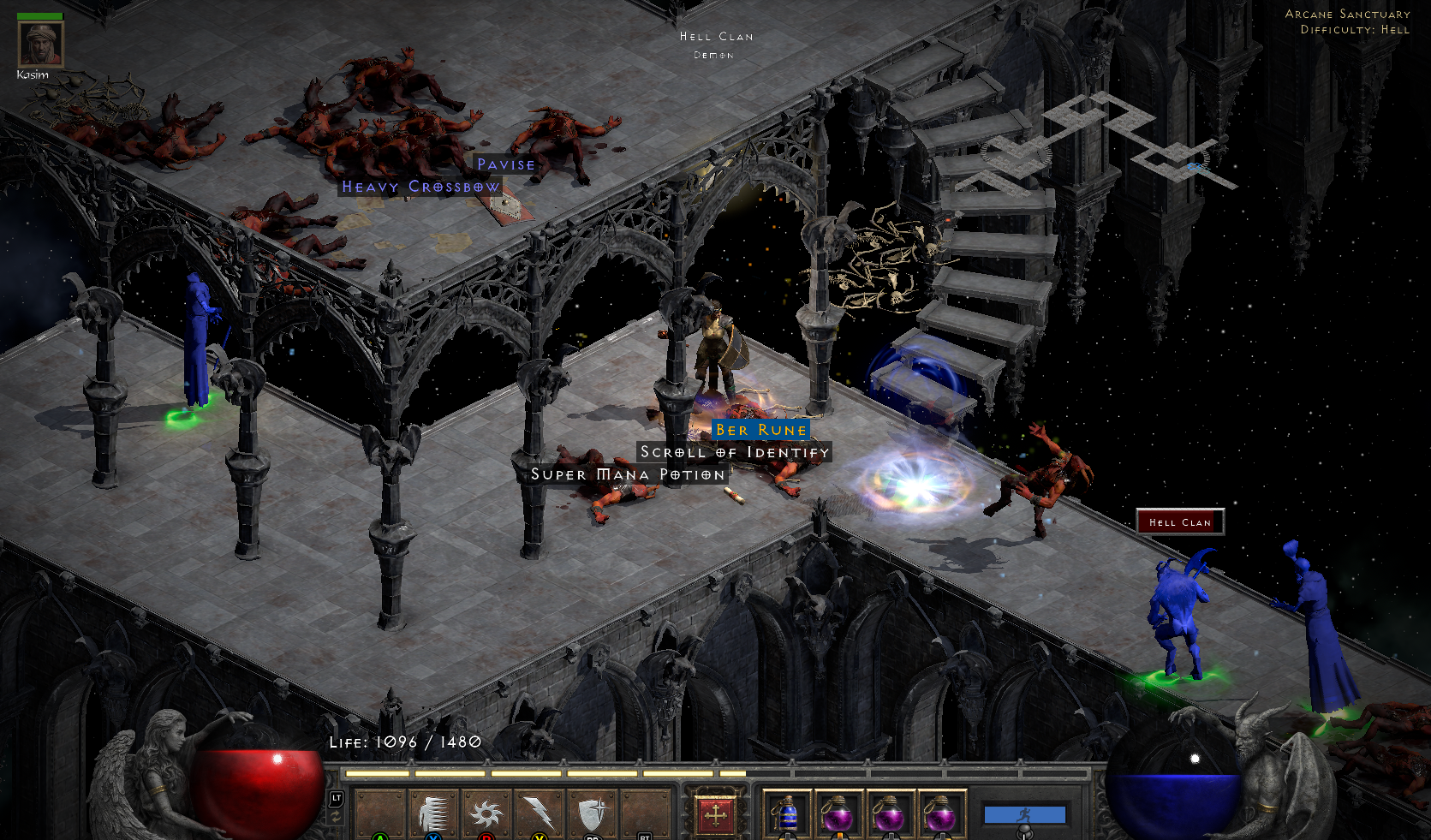Activate the spiked figure skill icon
Viewport: 1431px width, 840px height.
click(434, 813)
